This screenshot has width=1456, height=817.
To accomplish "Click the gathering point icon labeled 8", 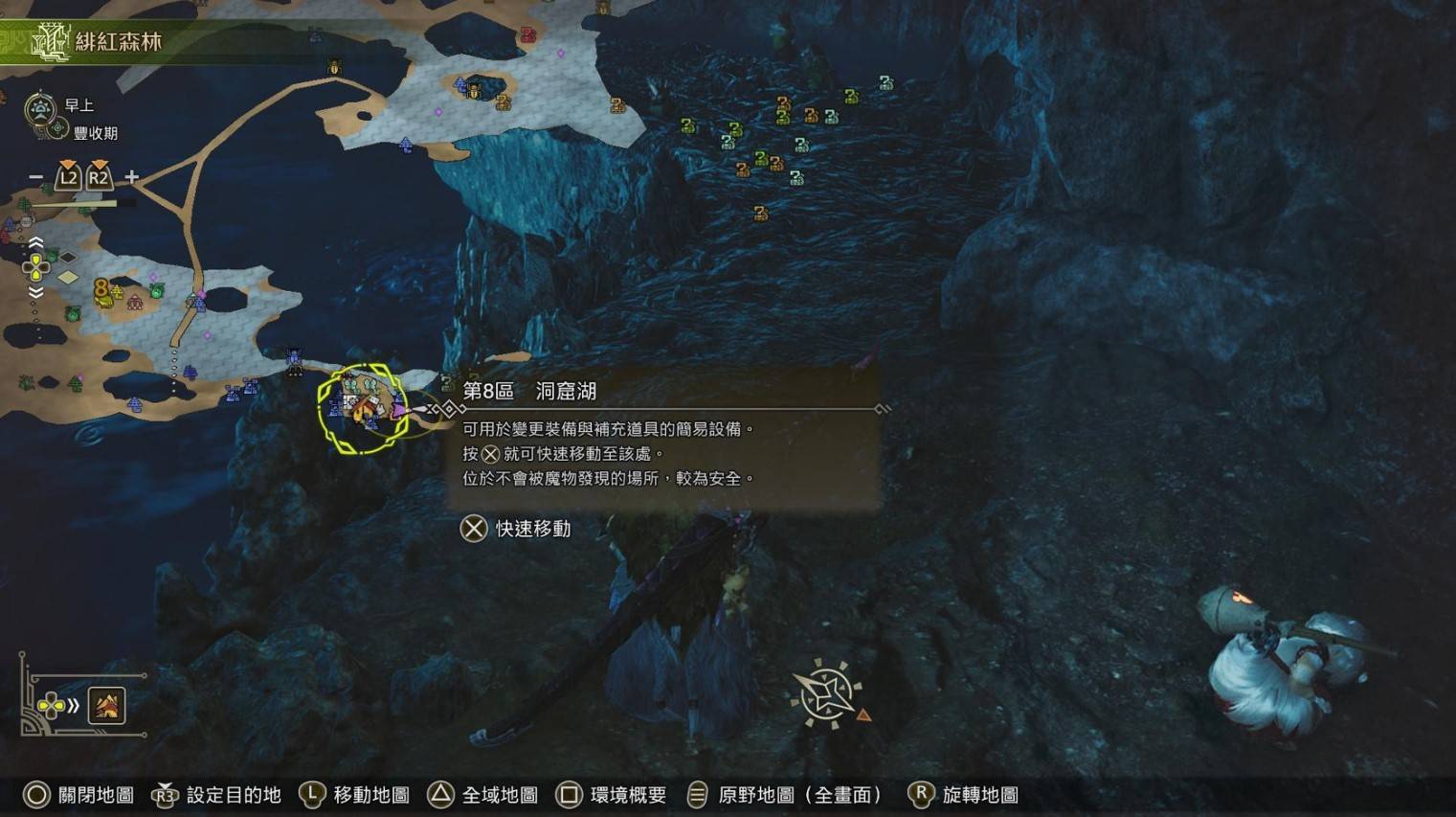I will [x=101, y=289].
